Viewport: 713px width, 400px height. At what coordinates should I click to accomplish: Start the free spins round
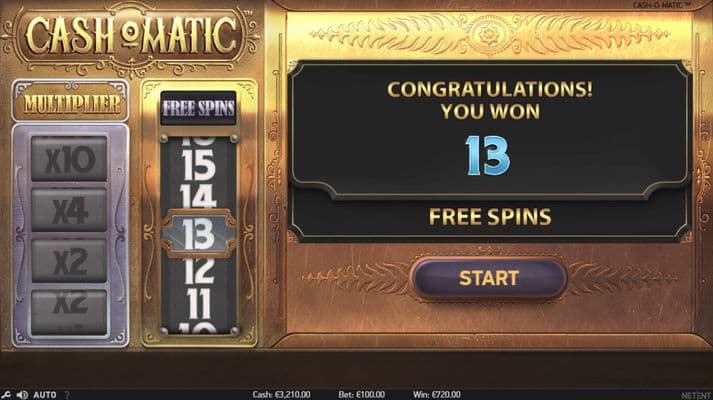[489, 278]
